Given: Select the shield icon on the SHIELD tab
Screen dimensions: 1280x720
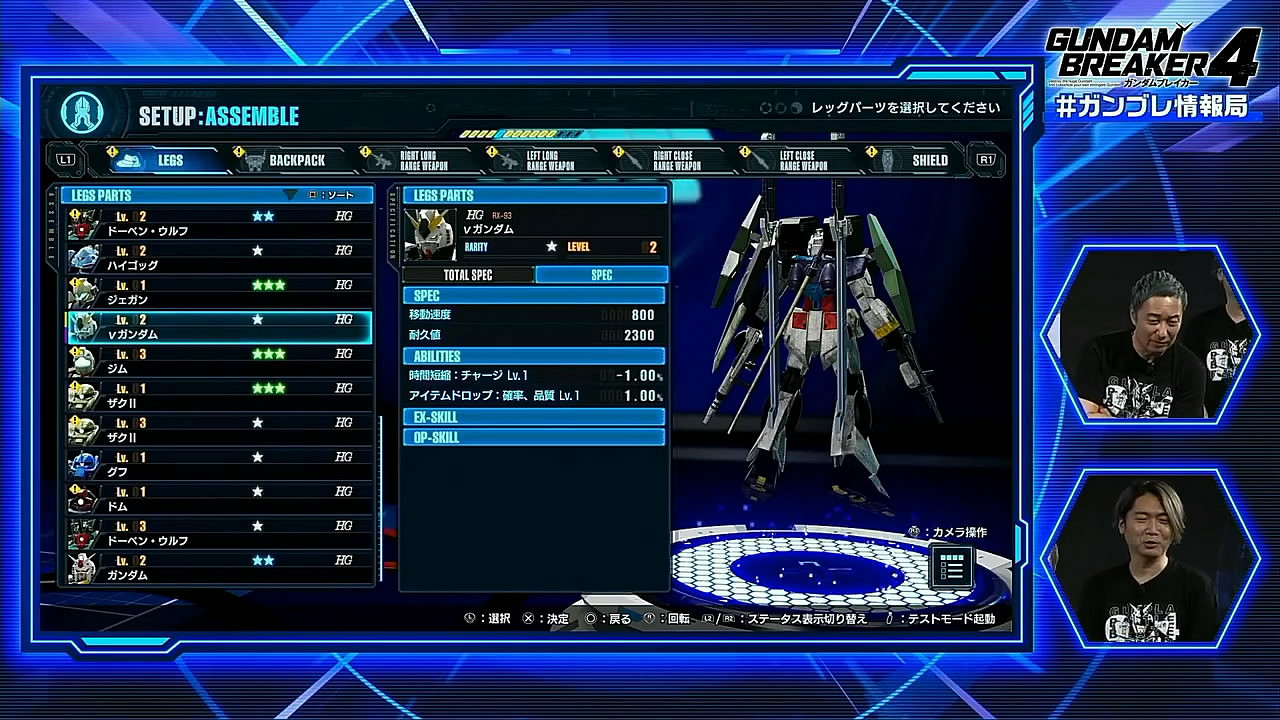Looking at the screenshot, I should (889, 160).
